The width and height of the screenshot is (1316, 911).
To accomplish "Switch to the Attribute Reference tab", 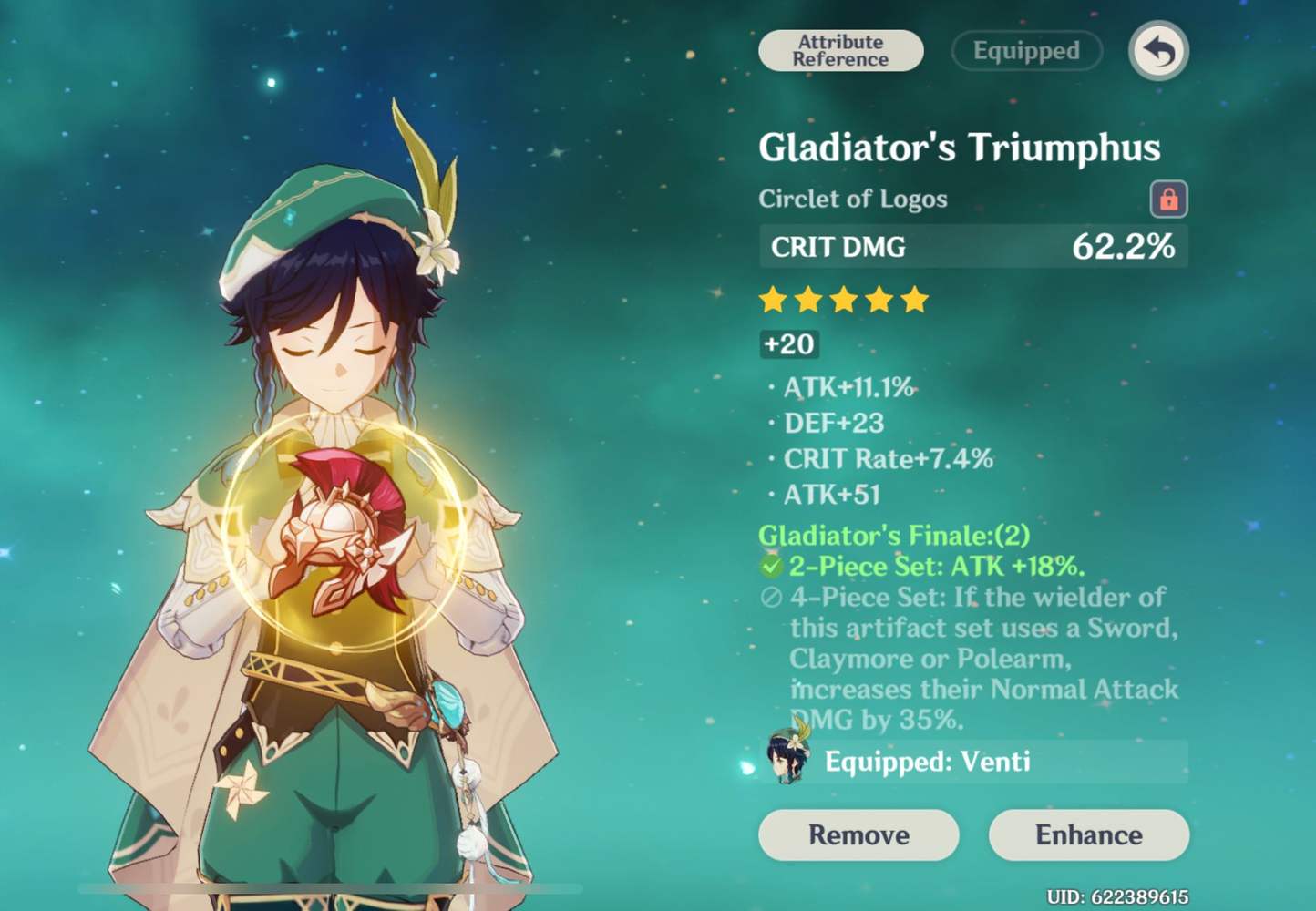I will click(839, 51).
